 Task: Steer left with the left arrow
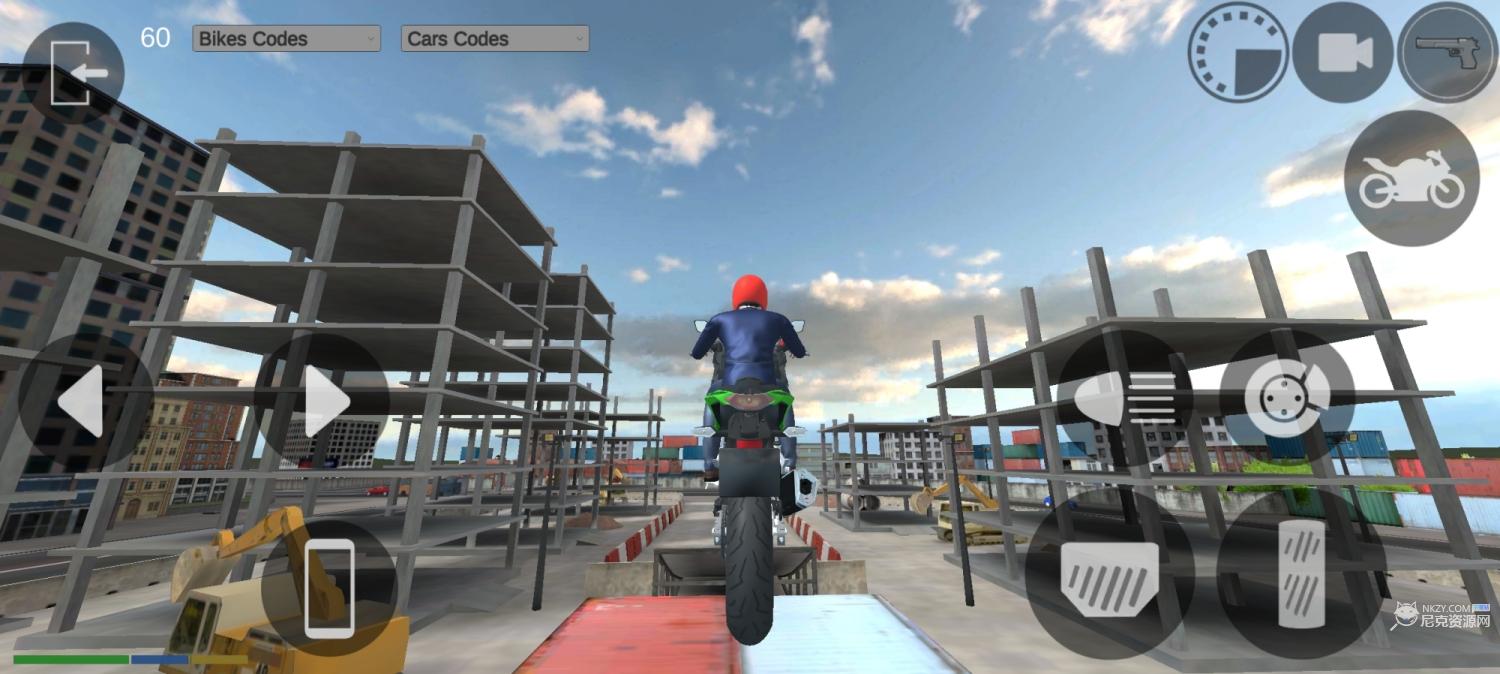[85, 401]
